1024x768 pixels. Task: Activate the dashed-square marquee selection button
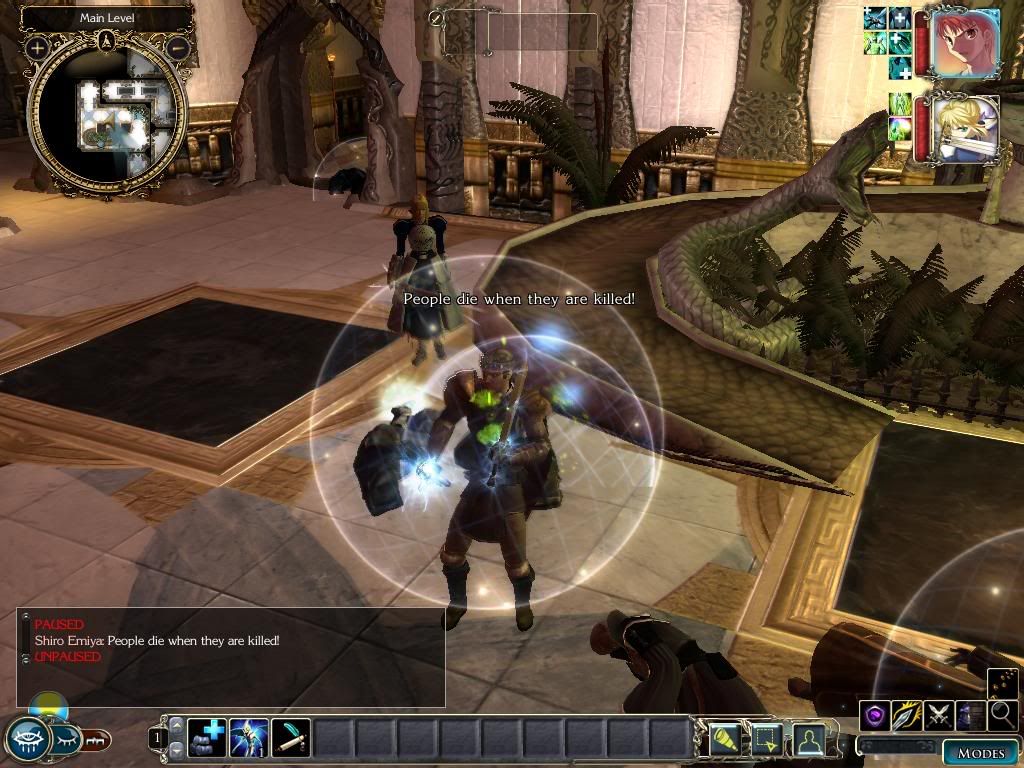766,739
